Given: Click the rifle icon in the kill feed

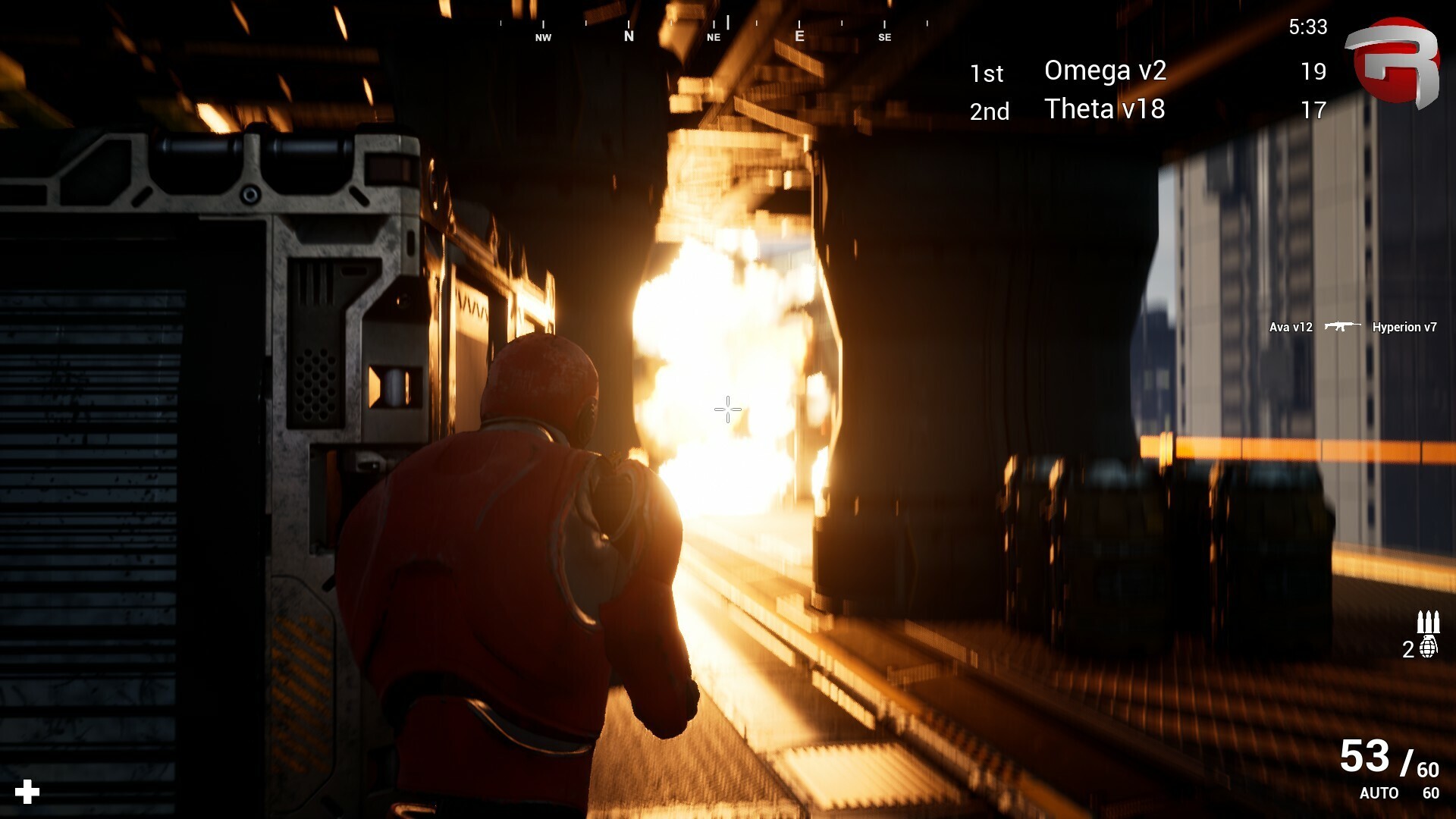Looking at the screenshot, I should (1341, 327).
